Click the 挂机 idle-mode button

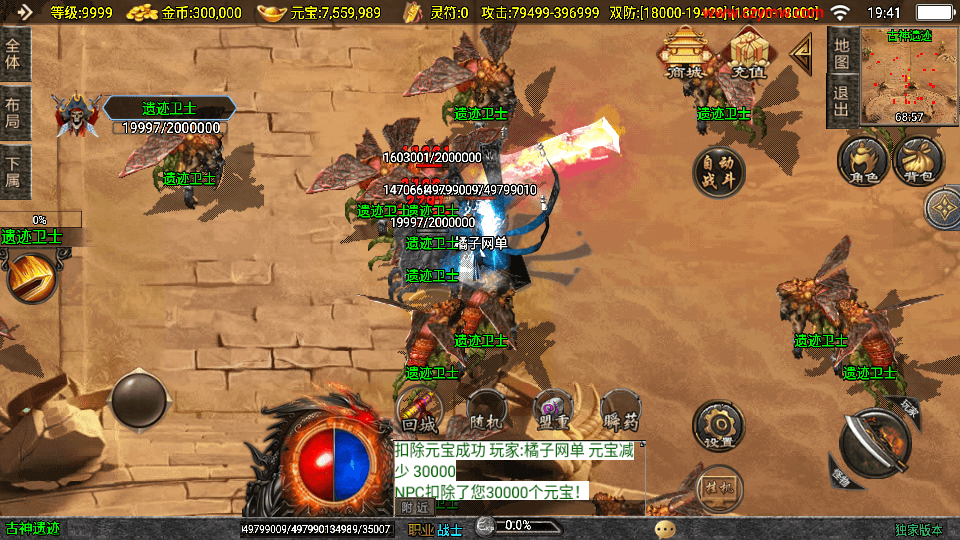tap(719, 487)
